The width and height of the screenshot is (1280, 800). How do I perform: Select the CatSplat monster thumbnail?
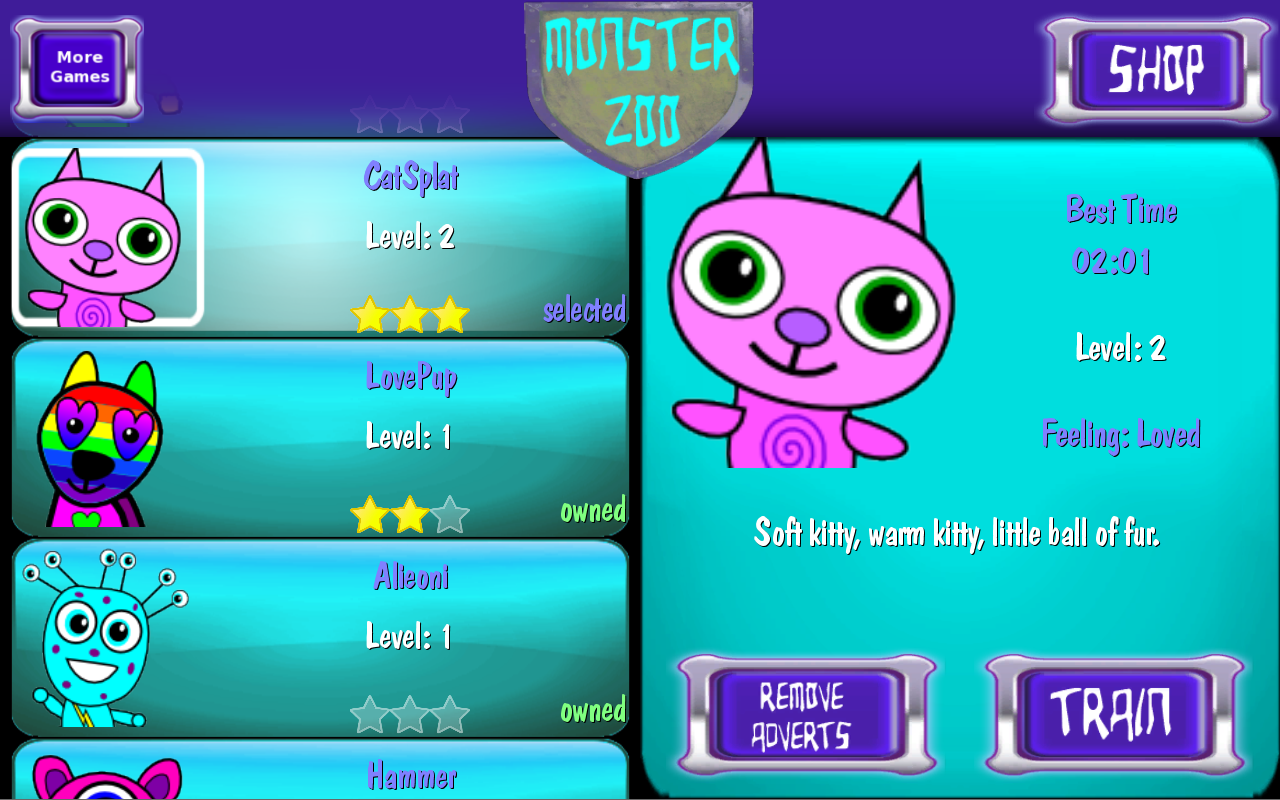(x=108, y=238)
